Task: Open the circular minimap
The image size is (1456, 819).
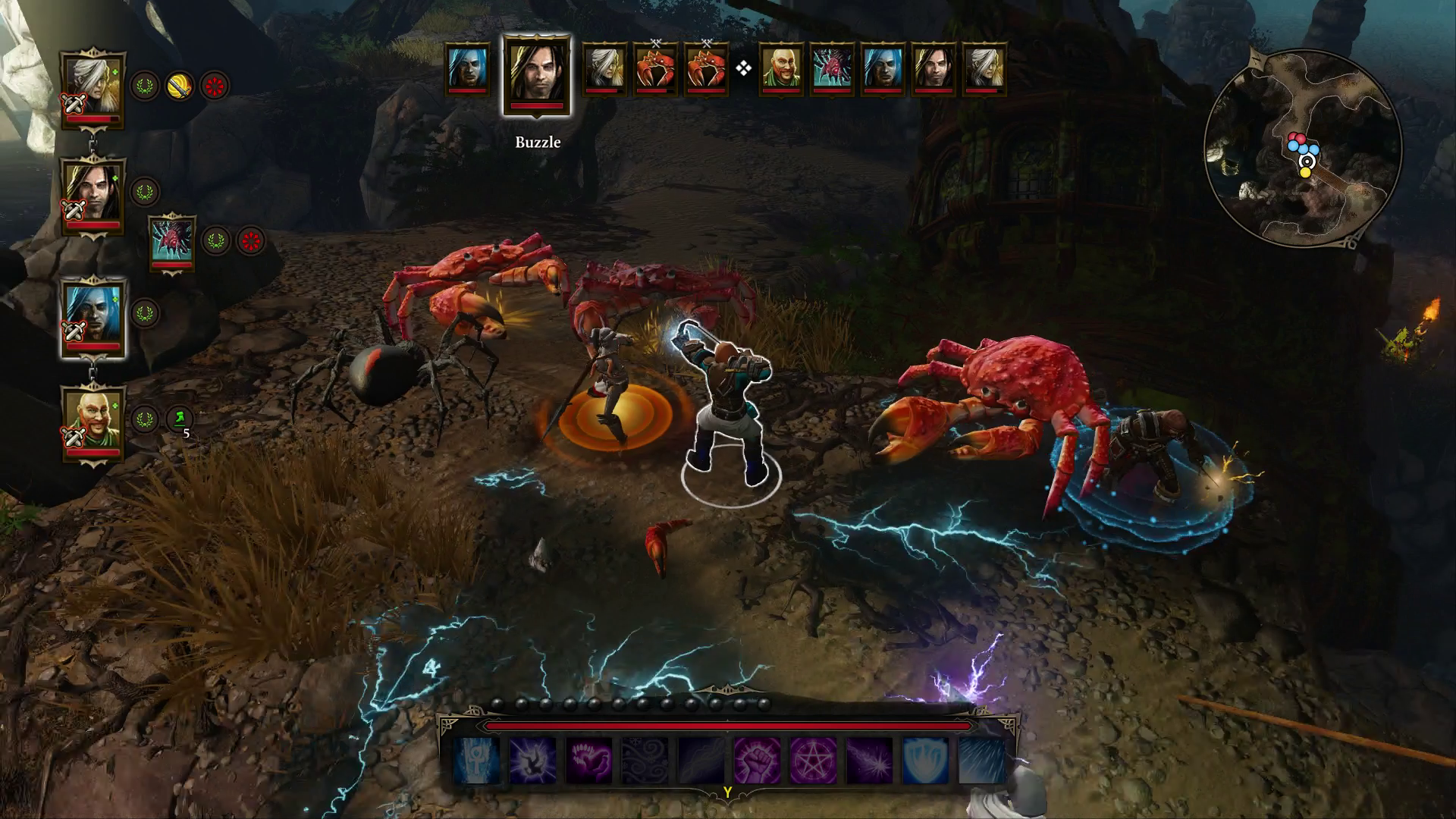Action: (1302, 147)
